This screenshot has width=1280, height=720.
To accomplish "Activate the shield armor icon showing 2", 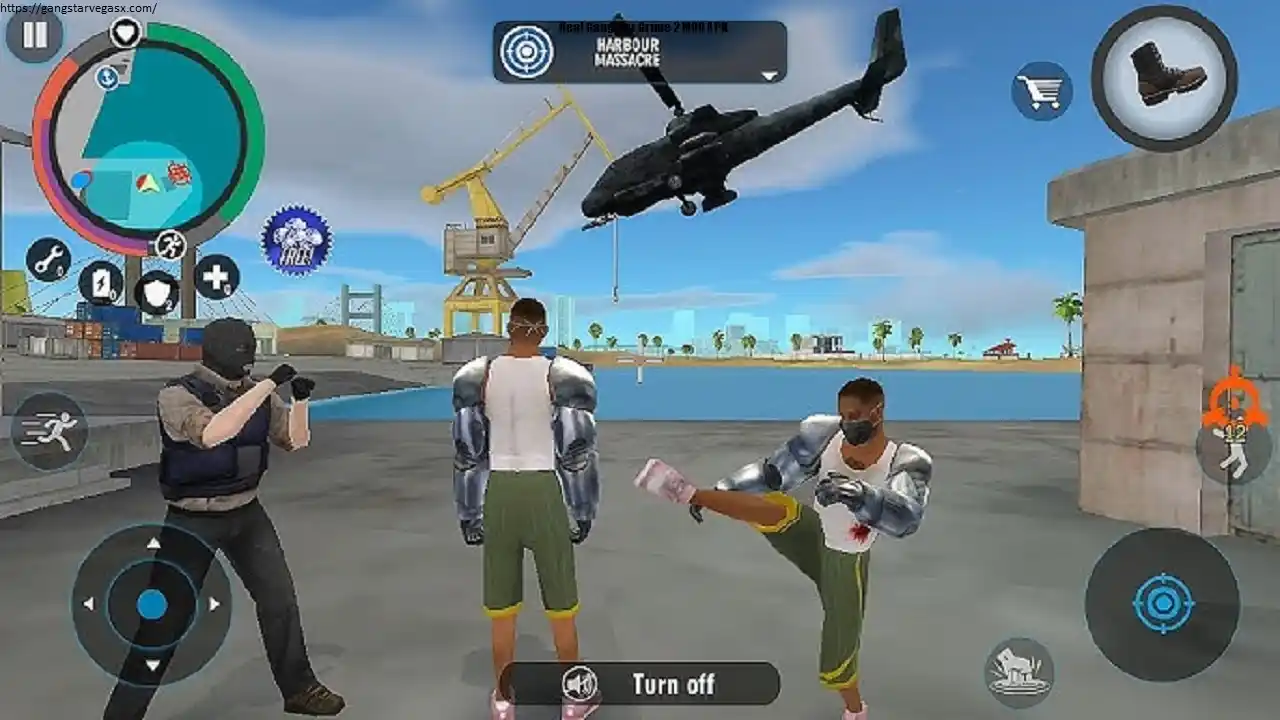I will [160, 290].
